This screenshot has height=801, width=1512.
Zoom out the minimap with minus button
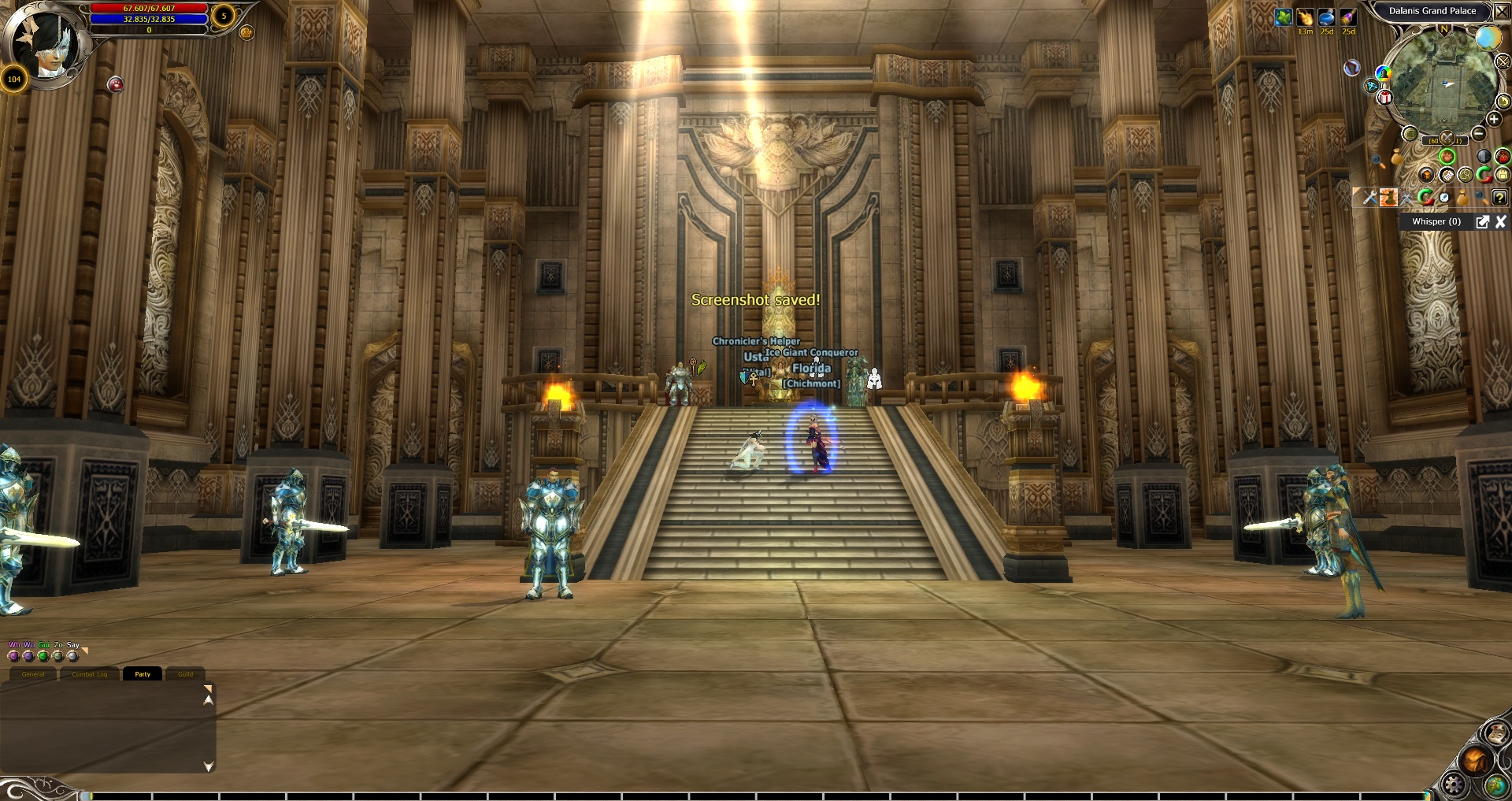click(x=1478, y=134)
